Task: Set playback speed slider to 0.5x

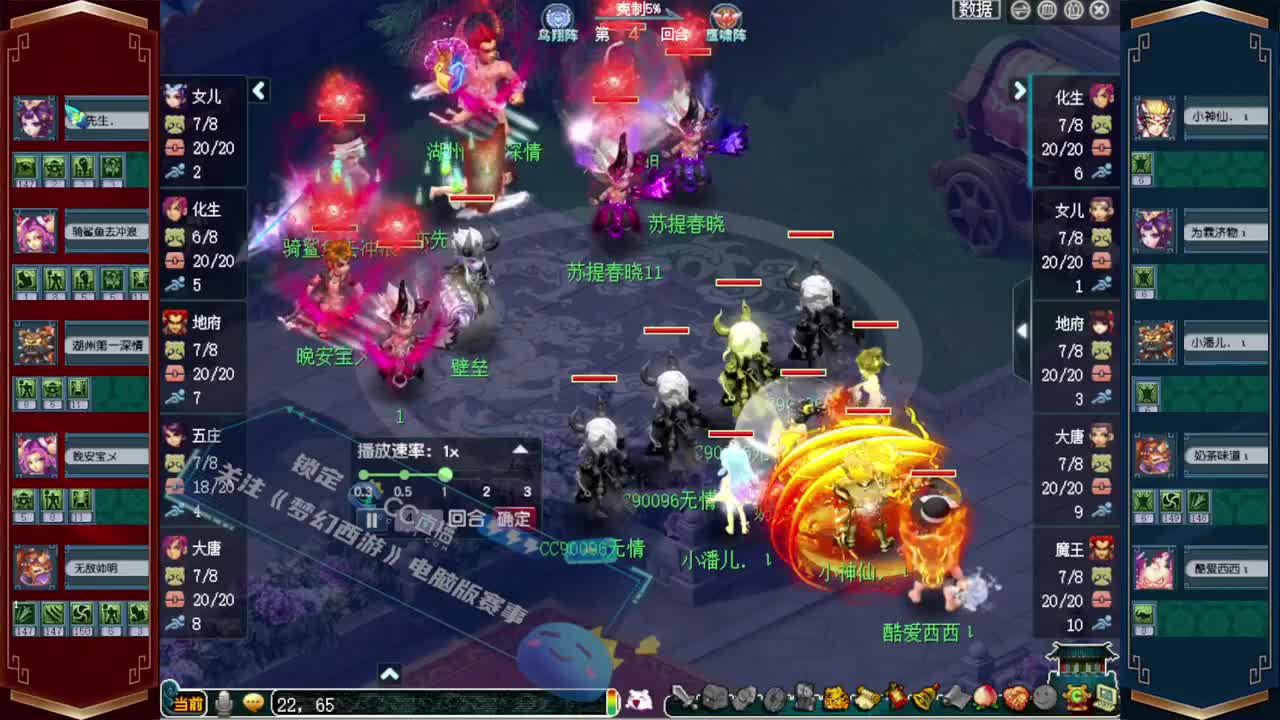Action: pos(404,474)
